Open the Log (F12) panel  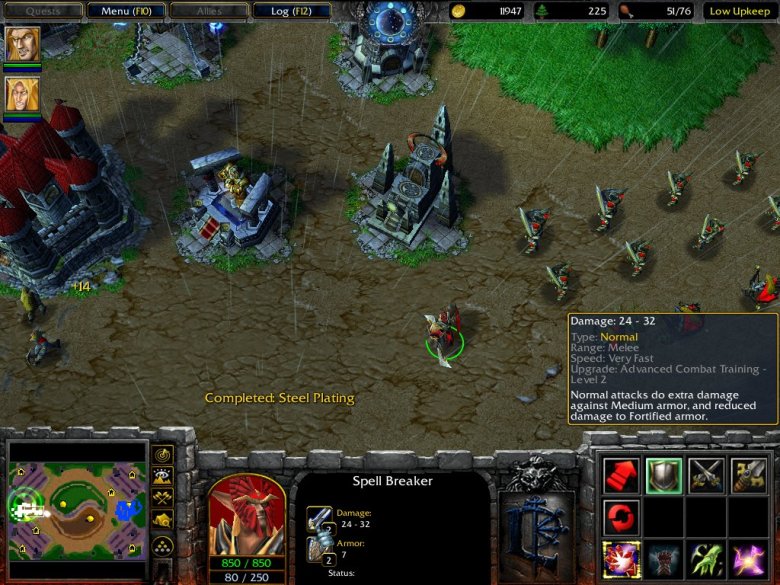pyautogui.click(x=285, y=11)
